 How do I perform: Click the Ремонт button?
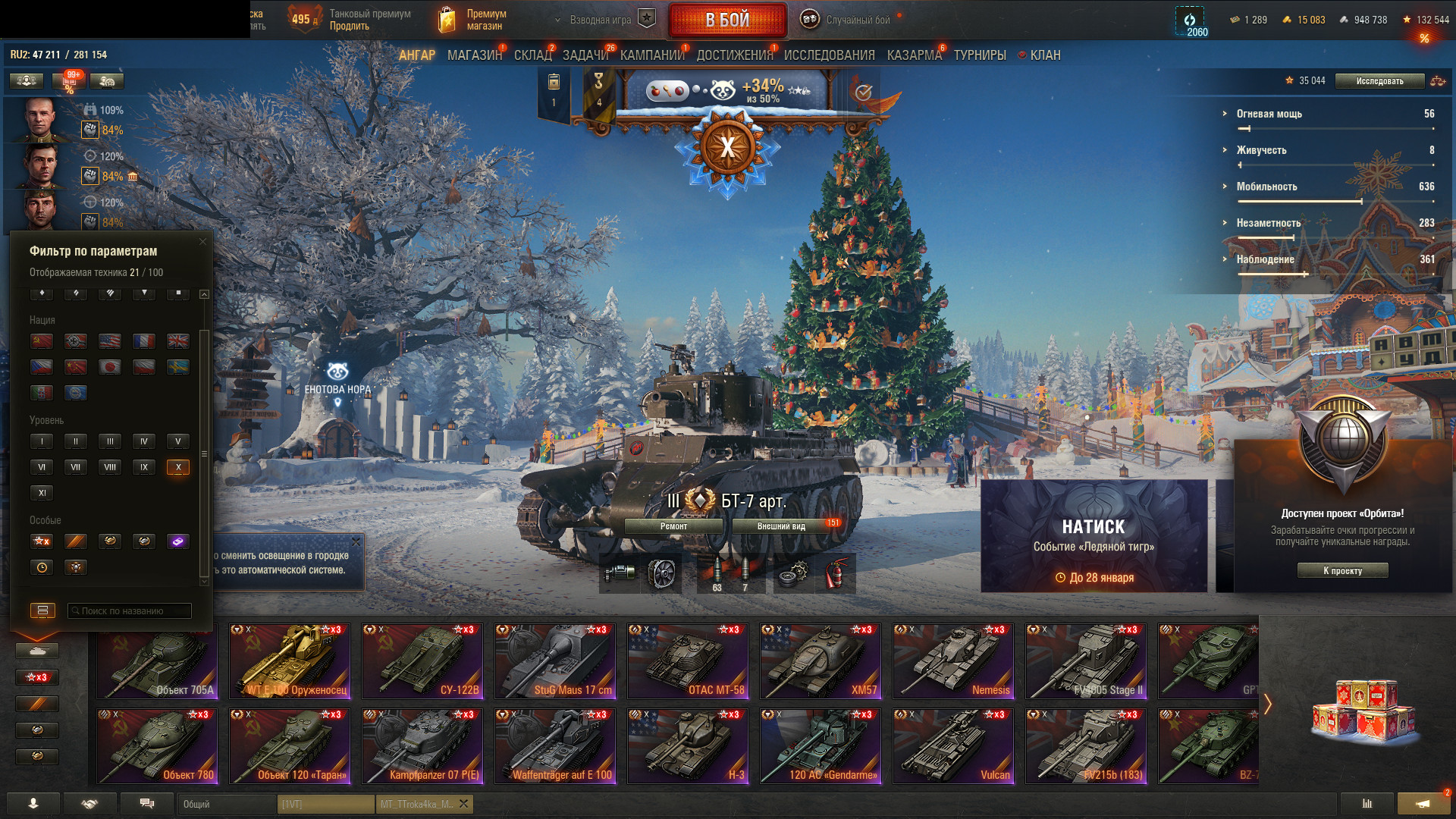click(x=673, y=526)
